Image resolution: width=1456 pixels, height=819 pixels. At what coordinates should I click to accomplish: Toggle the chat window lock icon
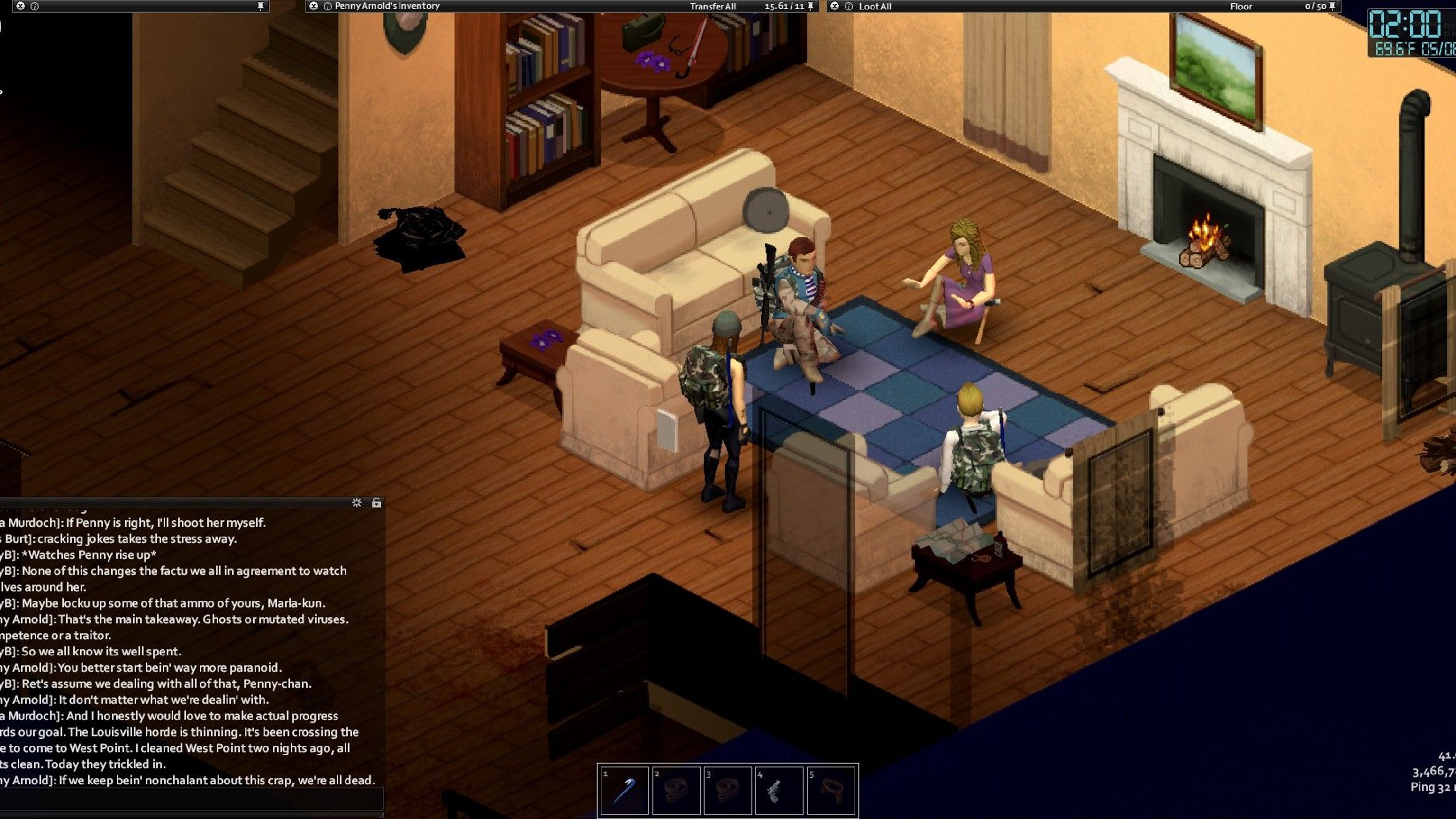[376, 502]
